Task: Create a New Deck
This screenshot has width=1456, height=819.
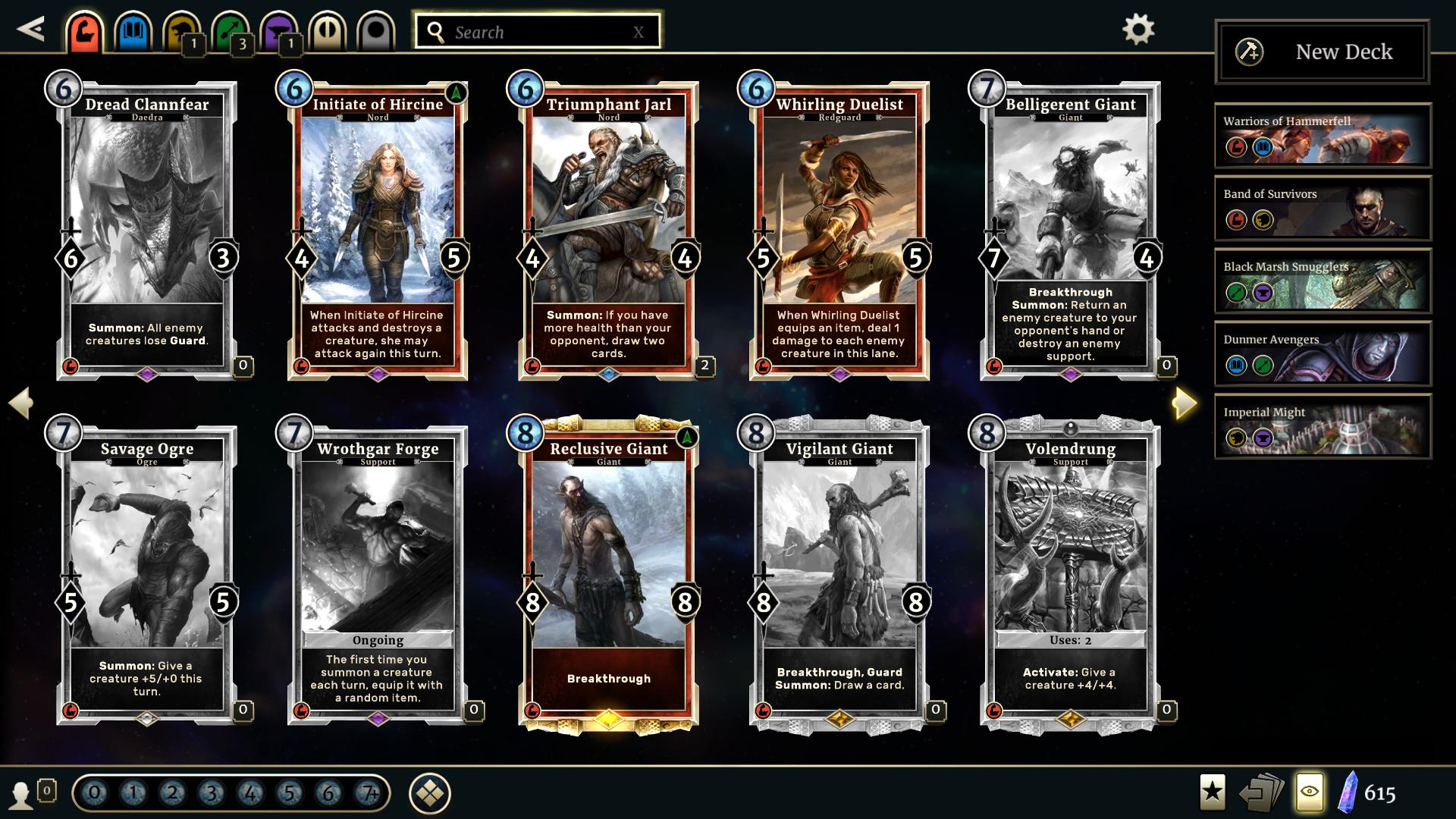Action: [1322, 52]
